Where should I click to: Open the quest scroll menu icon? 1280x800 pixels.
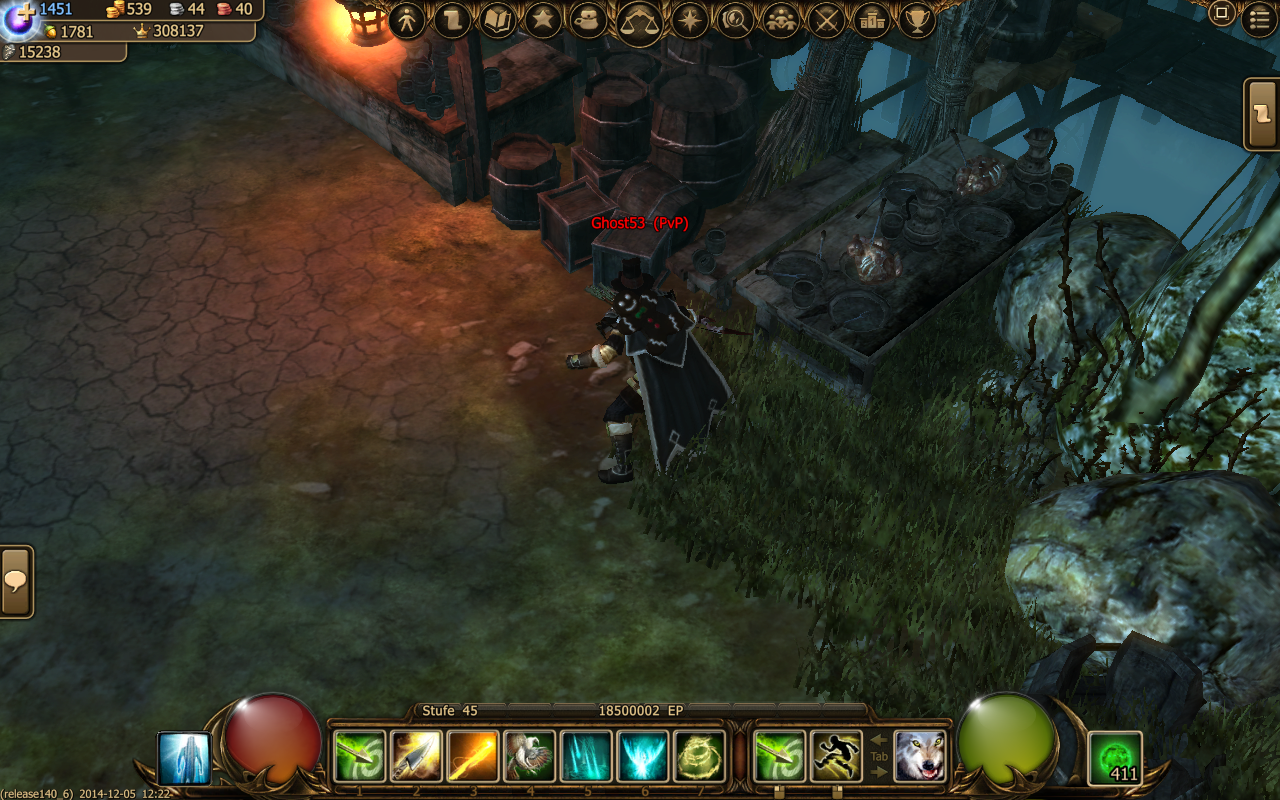click(x=452, y=19)
